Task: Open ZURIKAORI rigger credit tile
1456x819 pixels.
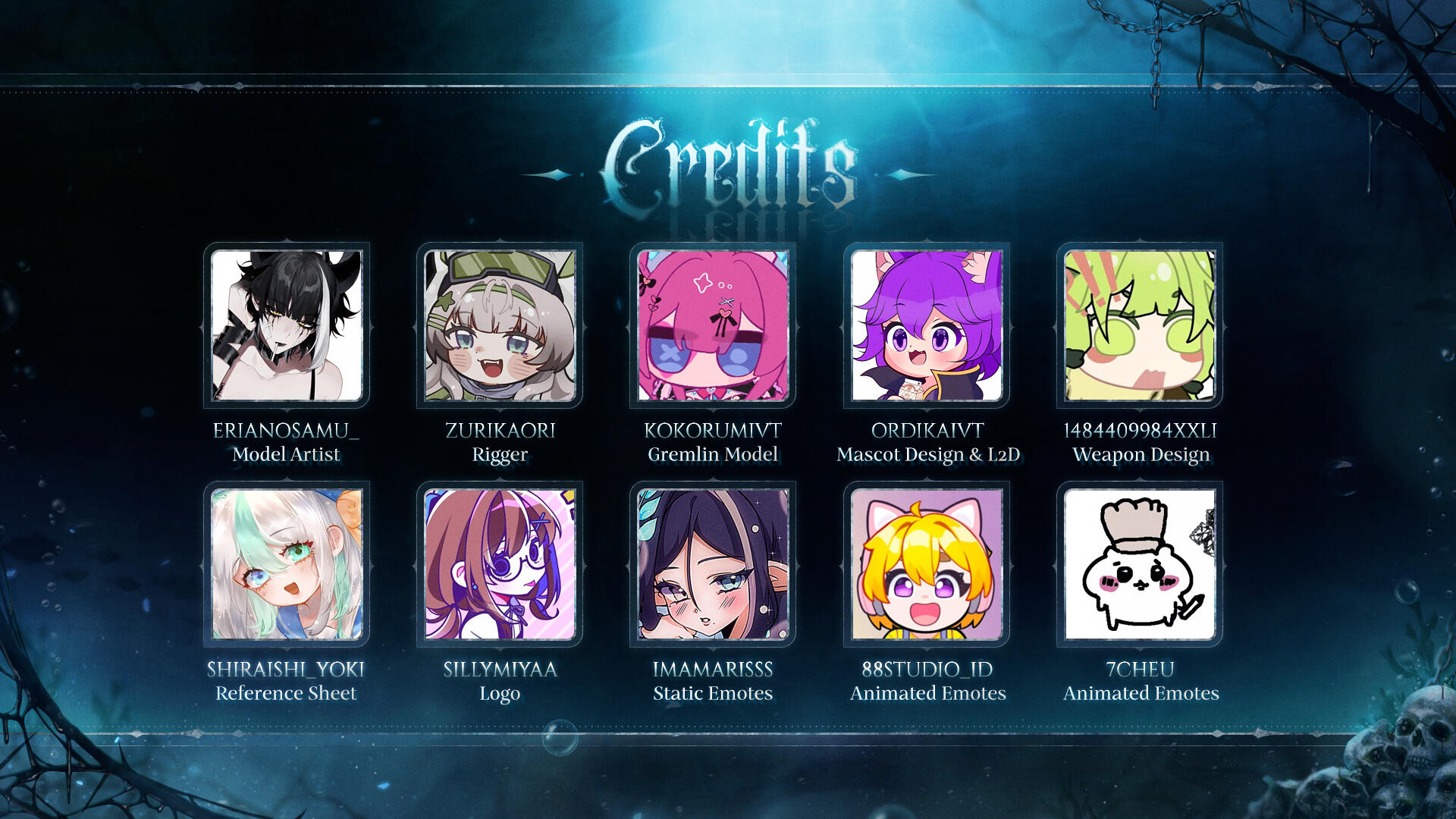Action: [500, 325]
